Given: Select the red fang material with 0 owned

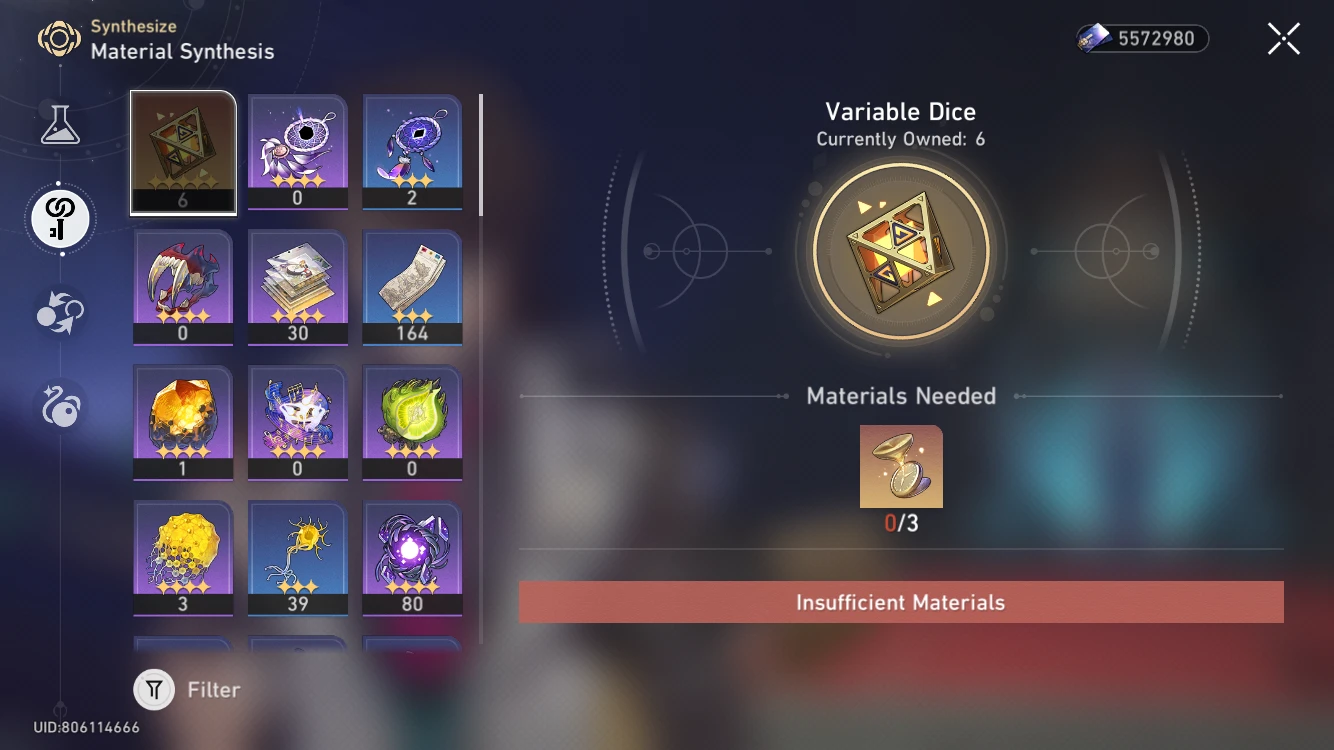Looking at the screenshot, I should pos(183,287).
